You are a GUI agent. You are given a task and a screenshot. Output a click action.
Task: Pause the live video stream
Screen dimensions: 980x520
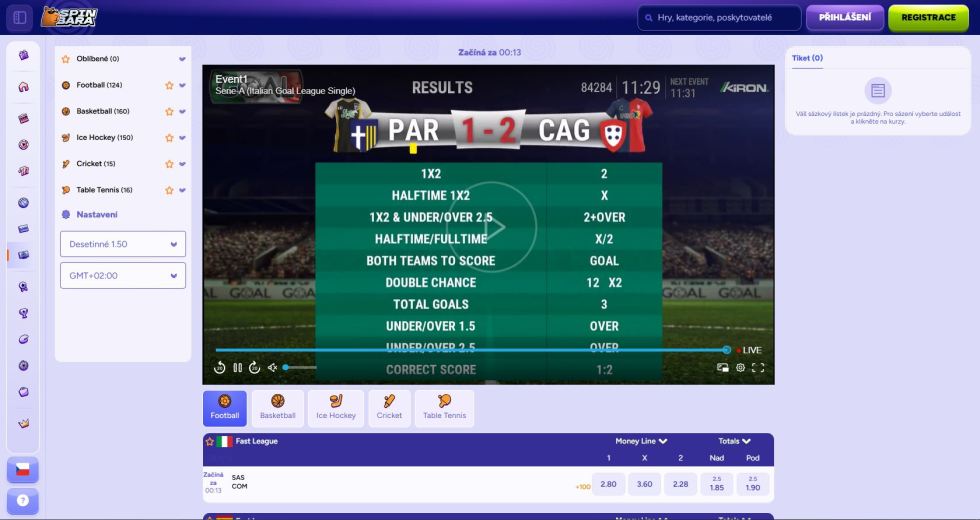click(x=237, y=367)
